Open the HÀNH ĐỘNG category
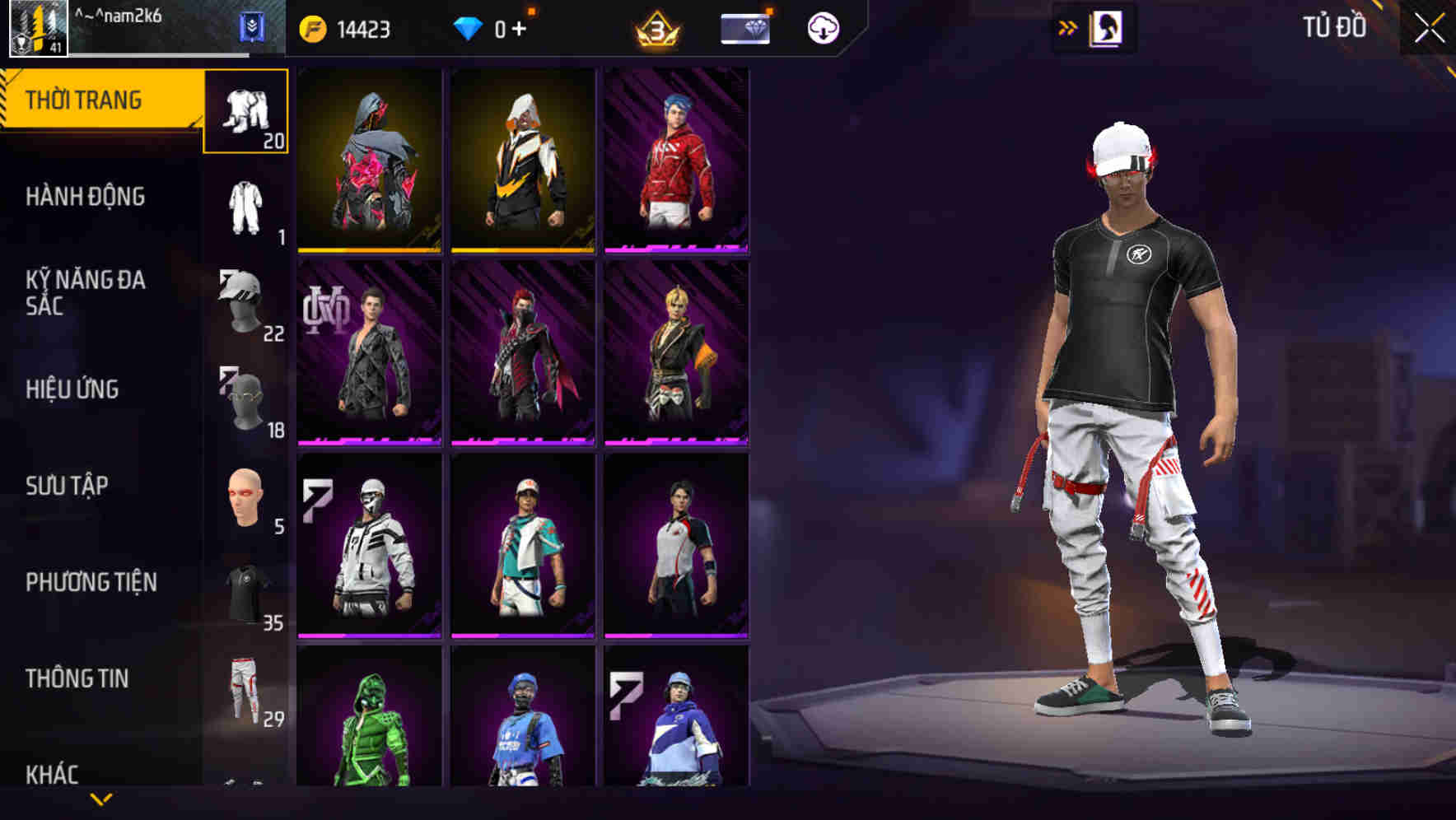The height and width of the screenshot is (820, 1456). (86, 196)
